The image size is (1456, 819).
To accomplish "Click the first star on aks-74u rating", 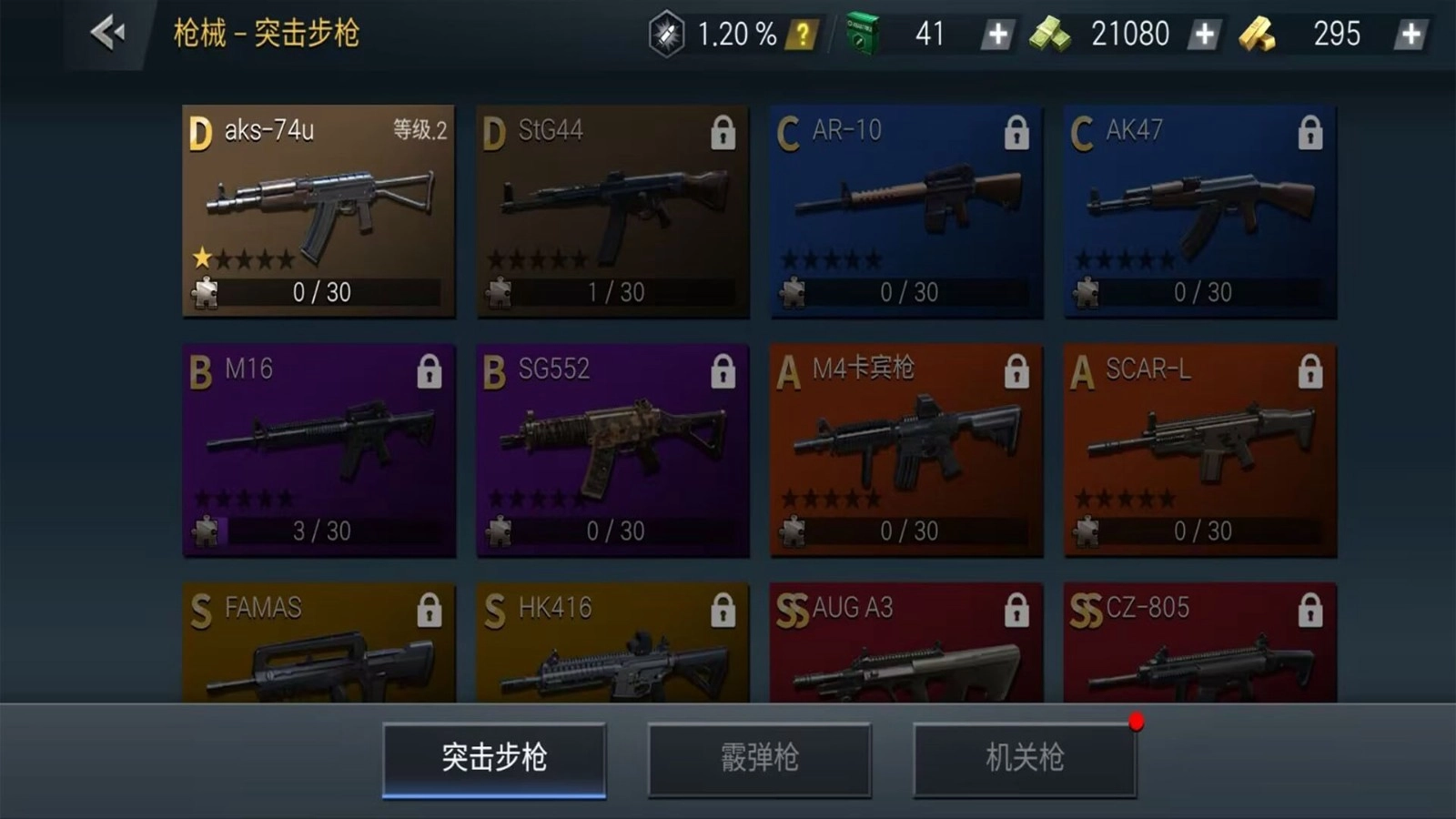I will [x=201, y=258].
